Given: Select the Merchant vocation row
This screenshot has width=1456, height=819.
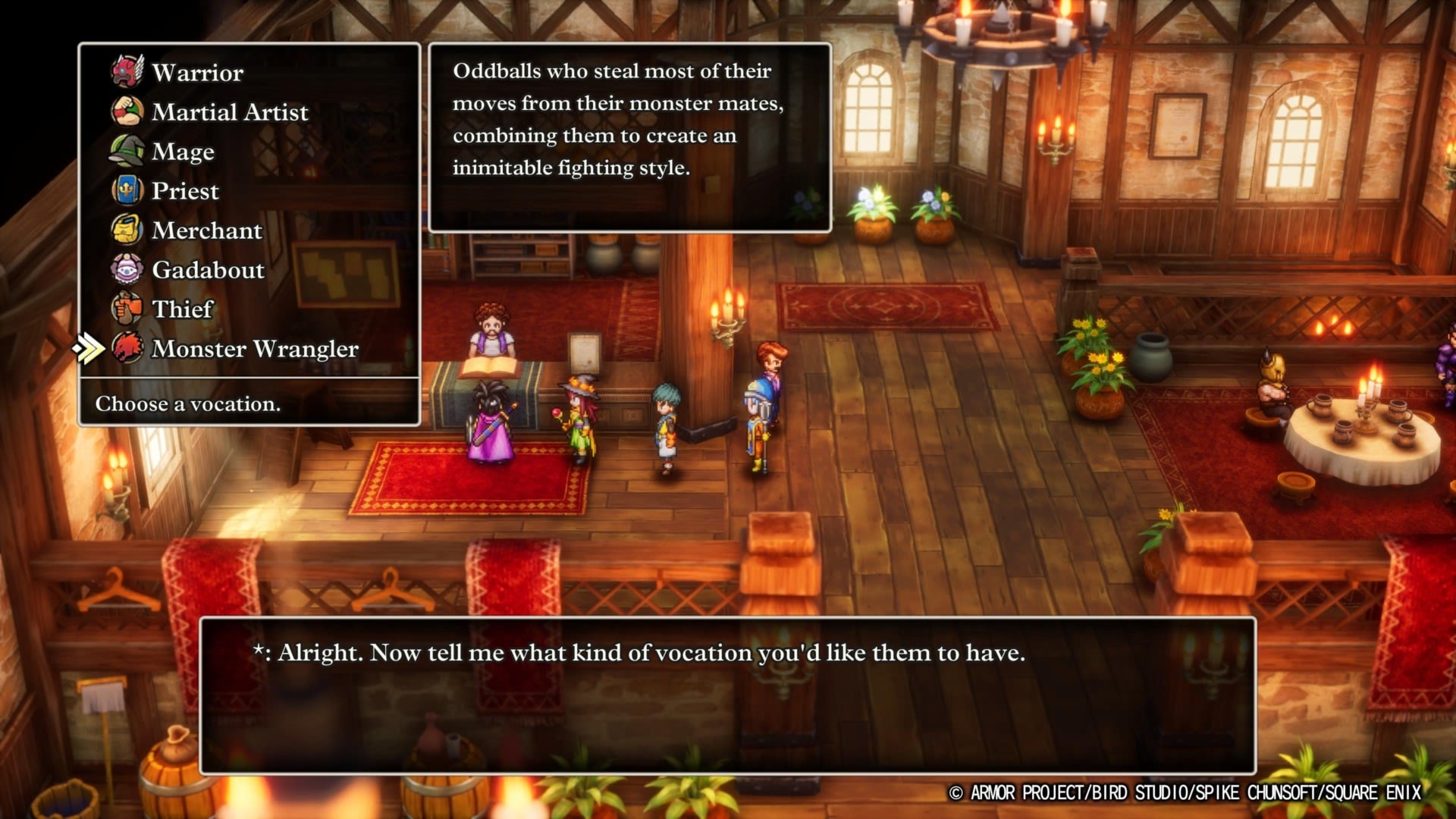Looking at the screenshot, I should [x=206, y=231].
